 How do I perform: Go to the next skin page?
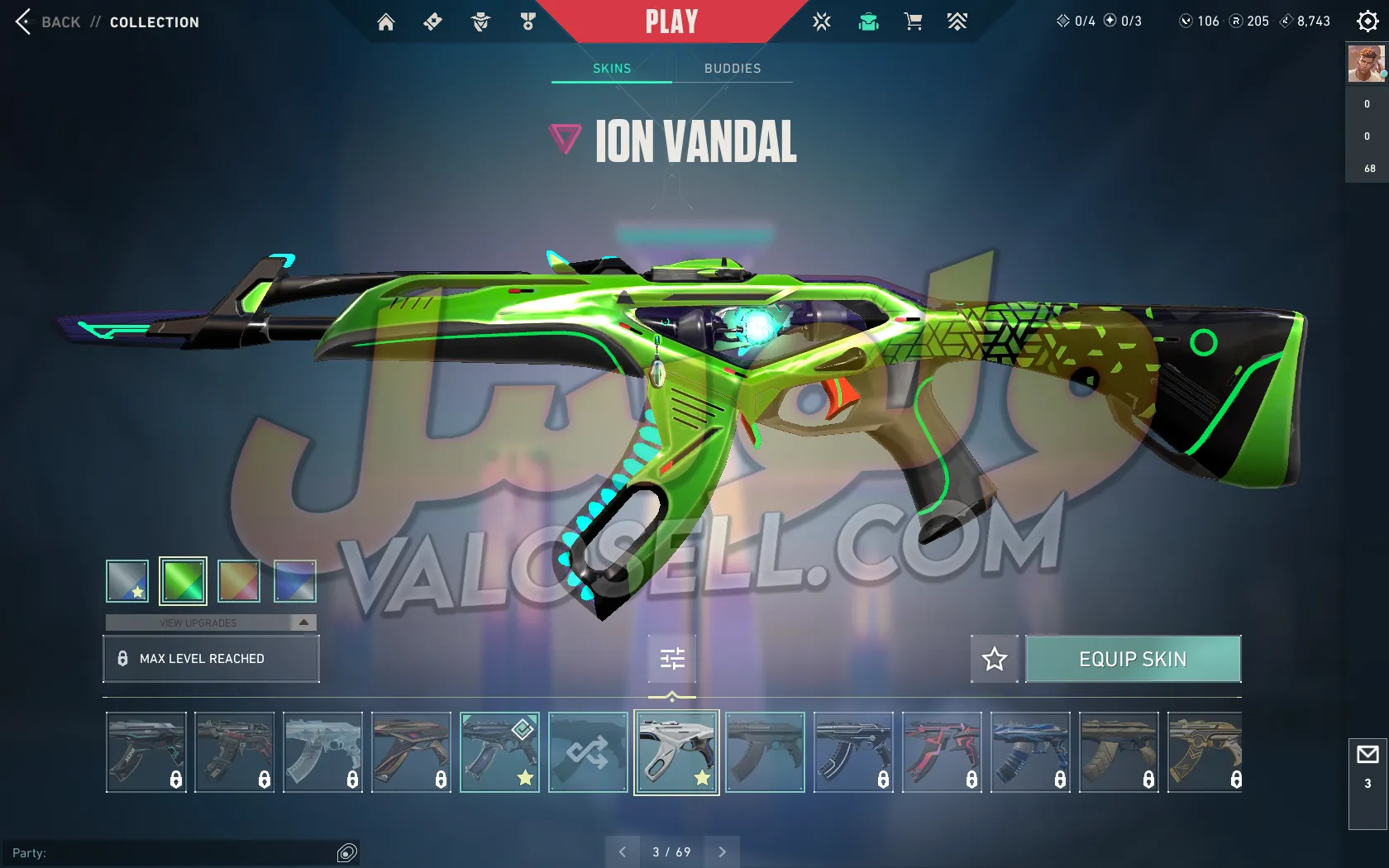click(x=722, y=851)
